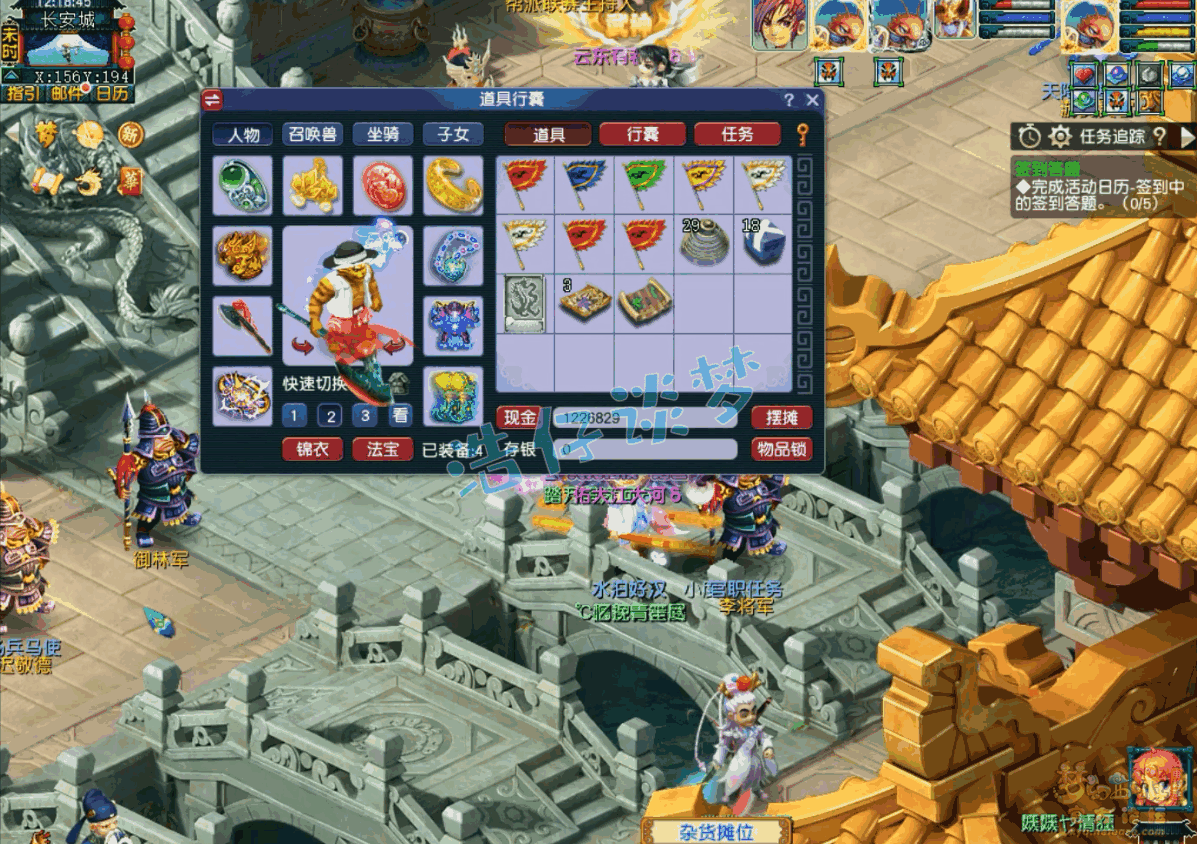This screenshot has height=844, width=1197.
Task: Select the blue cube item stacked 18
Action: (762, 243)
